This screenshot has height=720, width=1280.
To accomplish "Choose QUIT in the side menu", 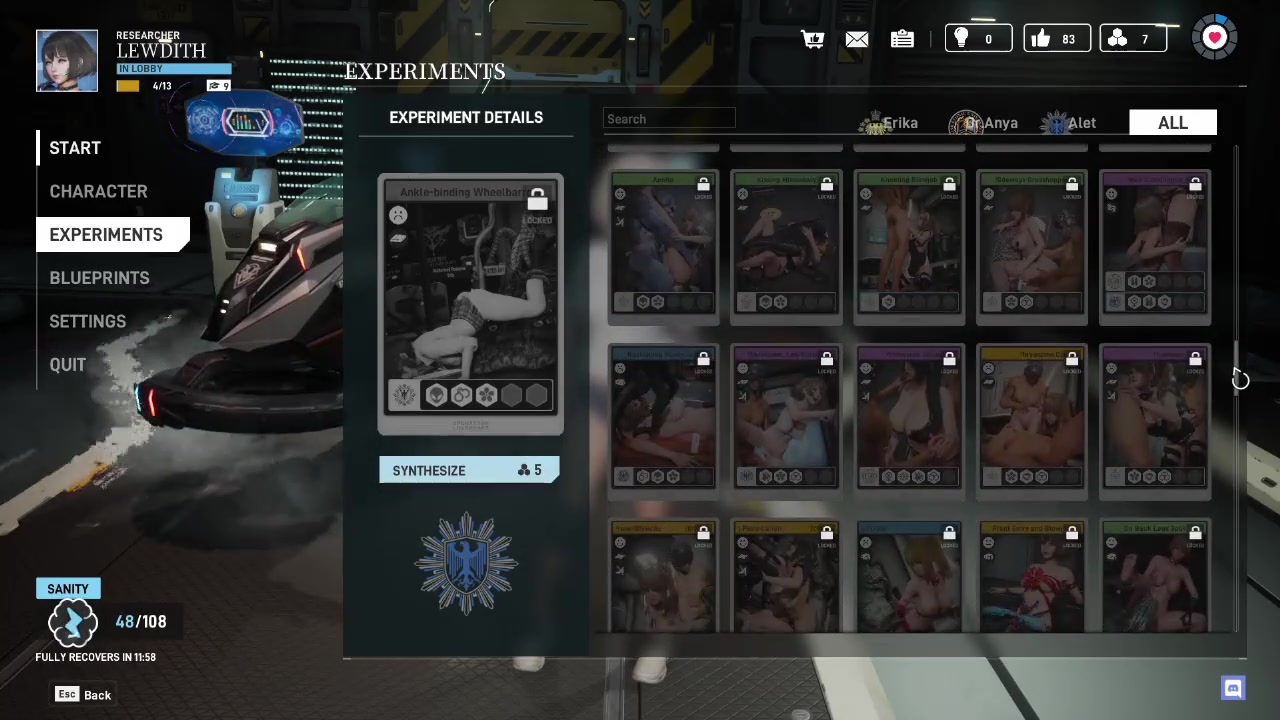I will (x=68, y=365).
